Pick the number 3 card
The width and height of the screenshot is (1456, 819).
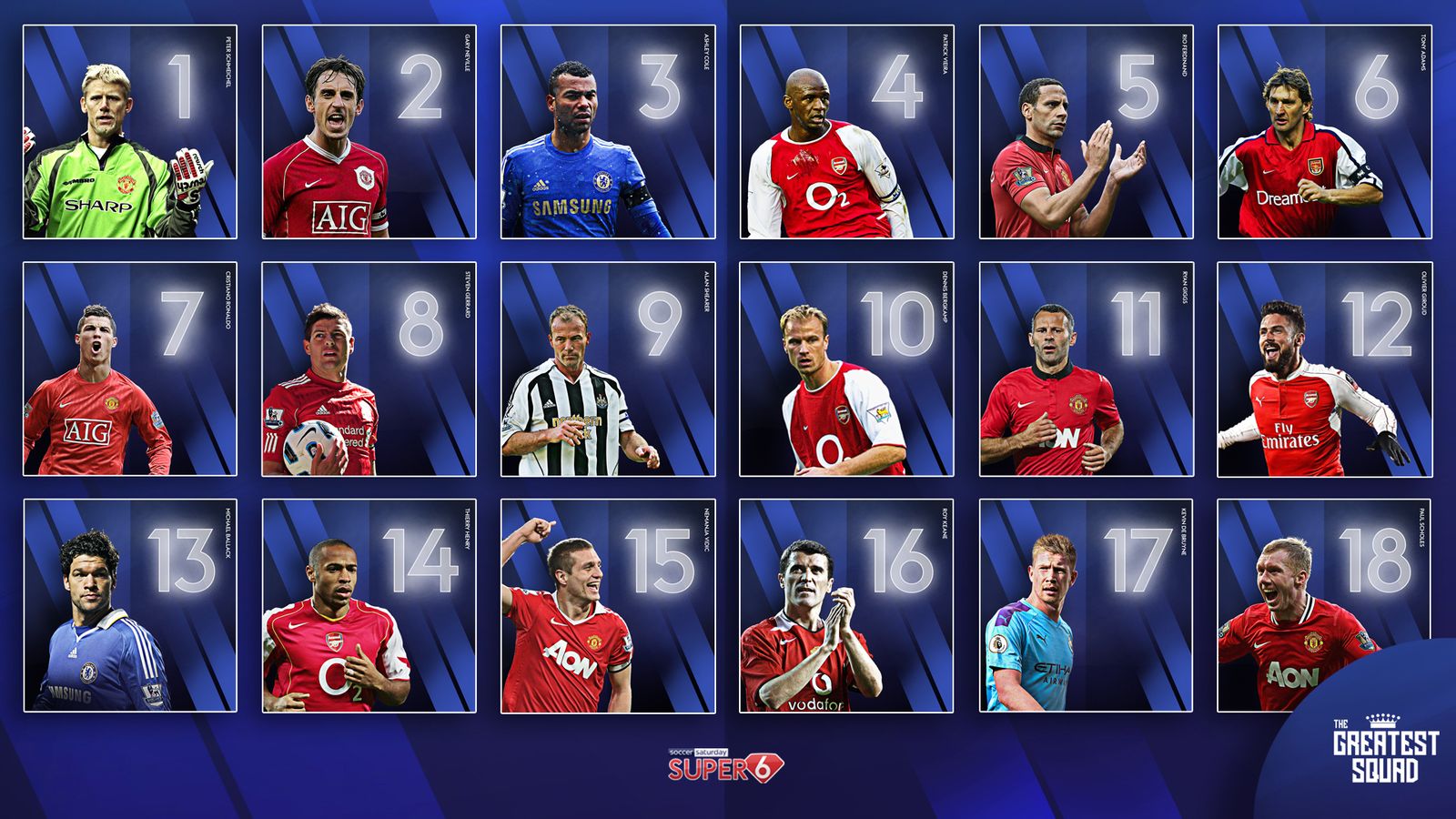608,132
